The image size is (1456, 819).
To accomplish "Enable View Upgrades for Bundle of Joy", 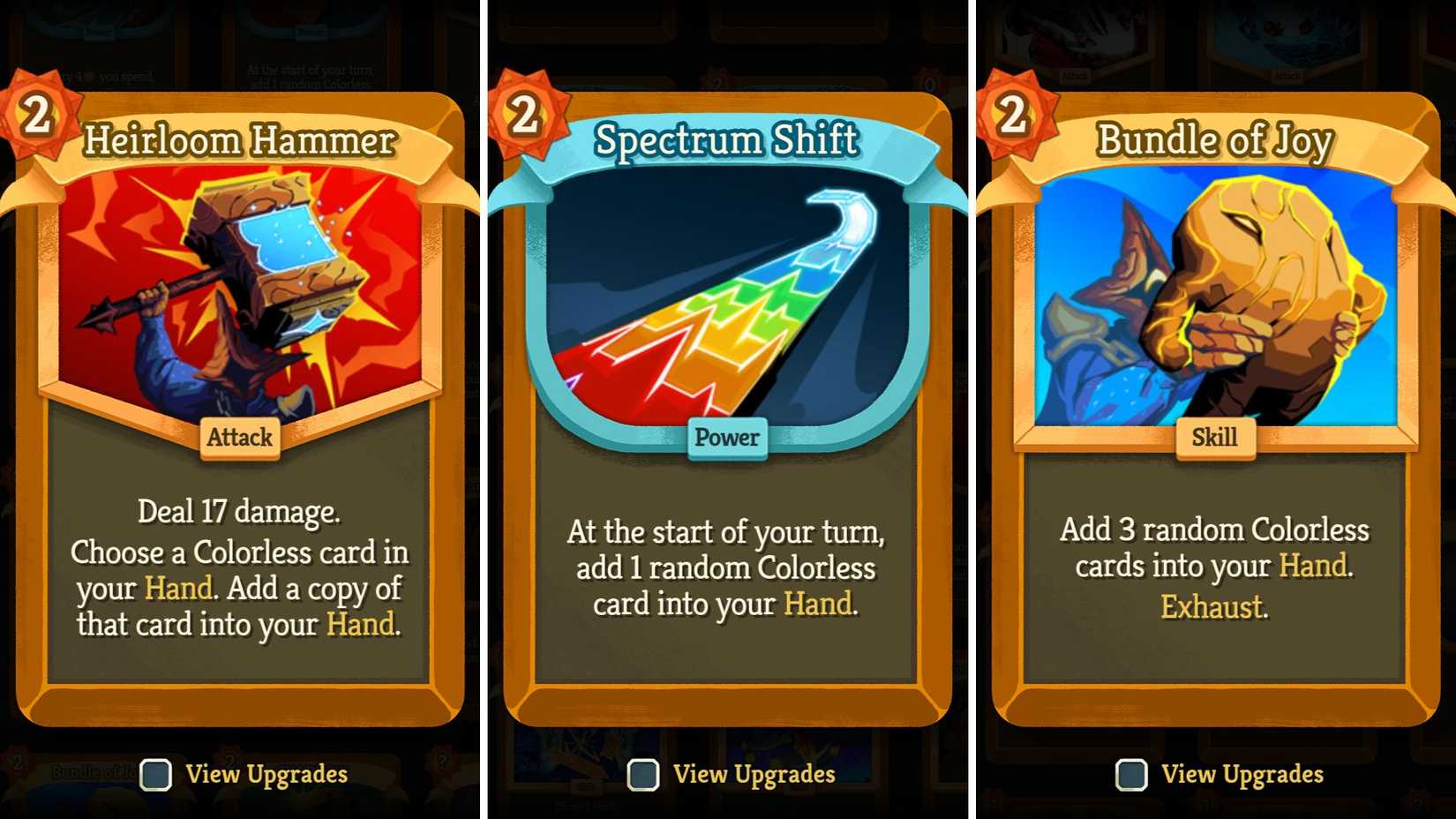I will coord(1132,775).
